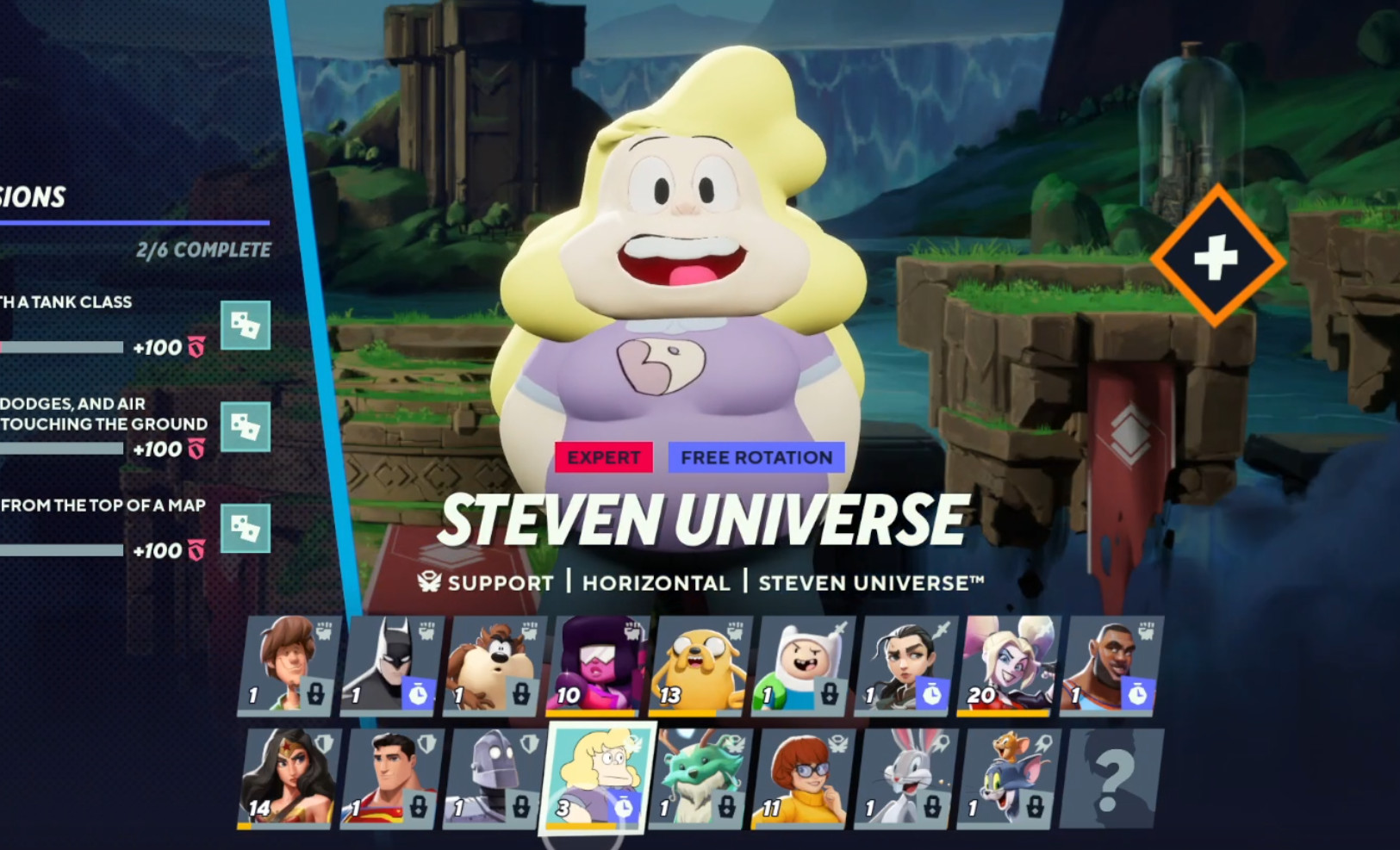The image size is (1400, 850).
Task: Click the lock icon on Superman's portrait
Action: 419,808
